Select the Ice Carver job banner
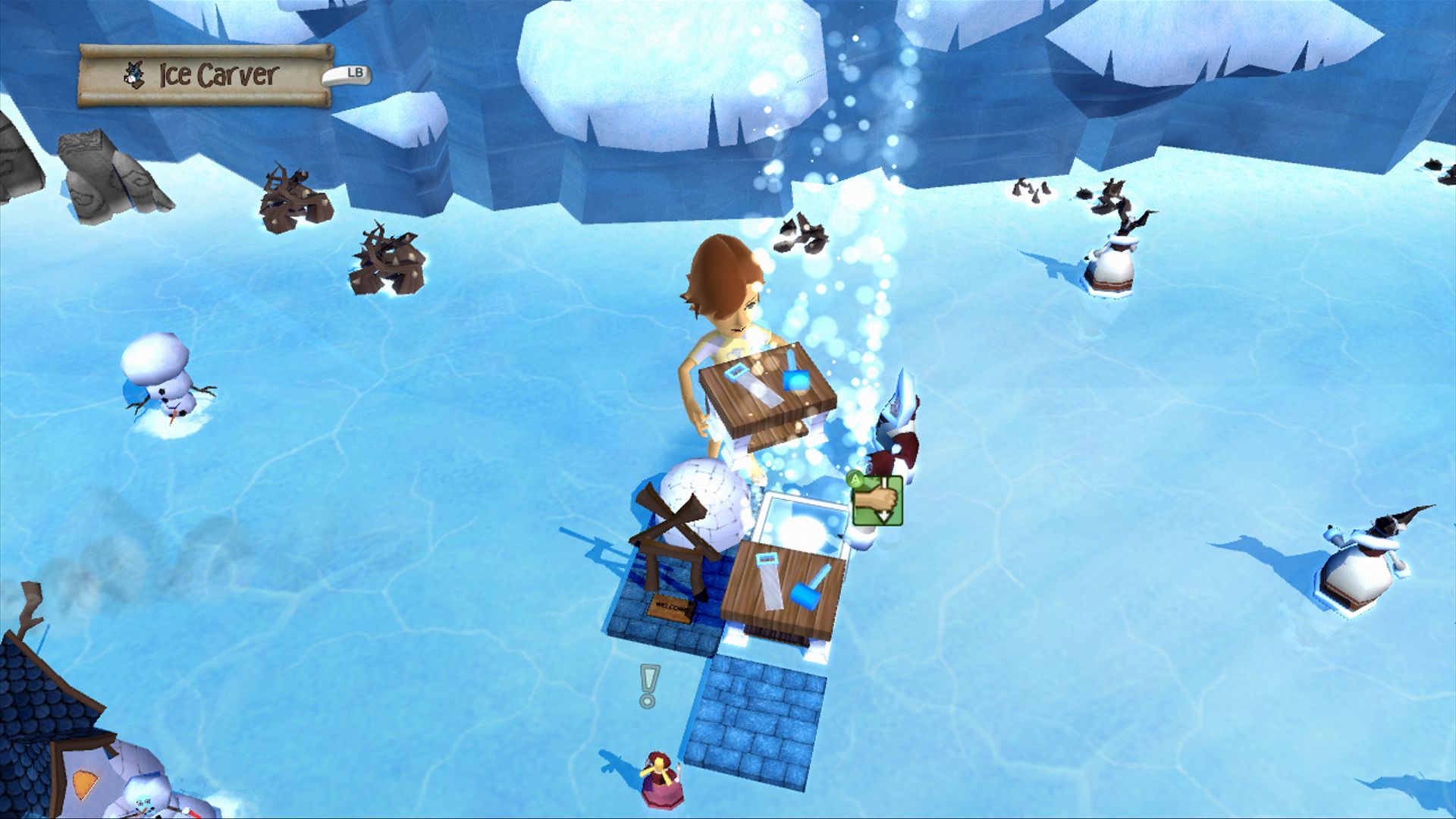This screenshot has height=819, width=1456. pyautogui.click(x=206, y=75)
